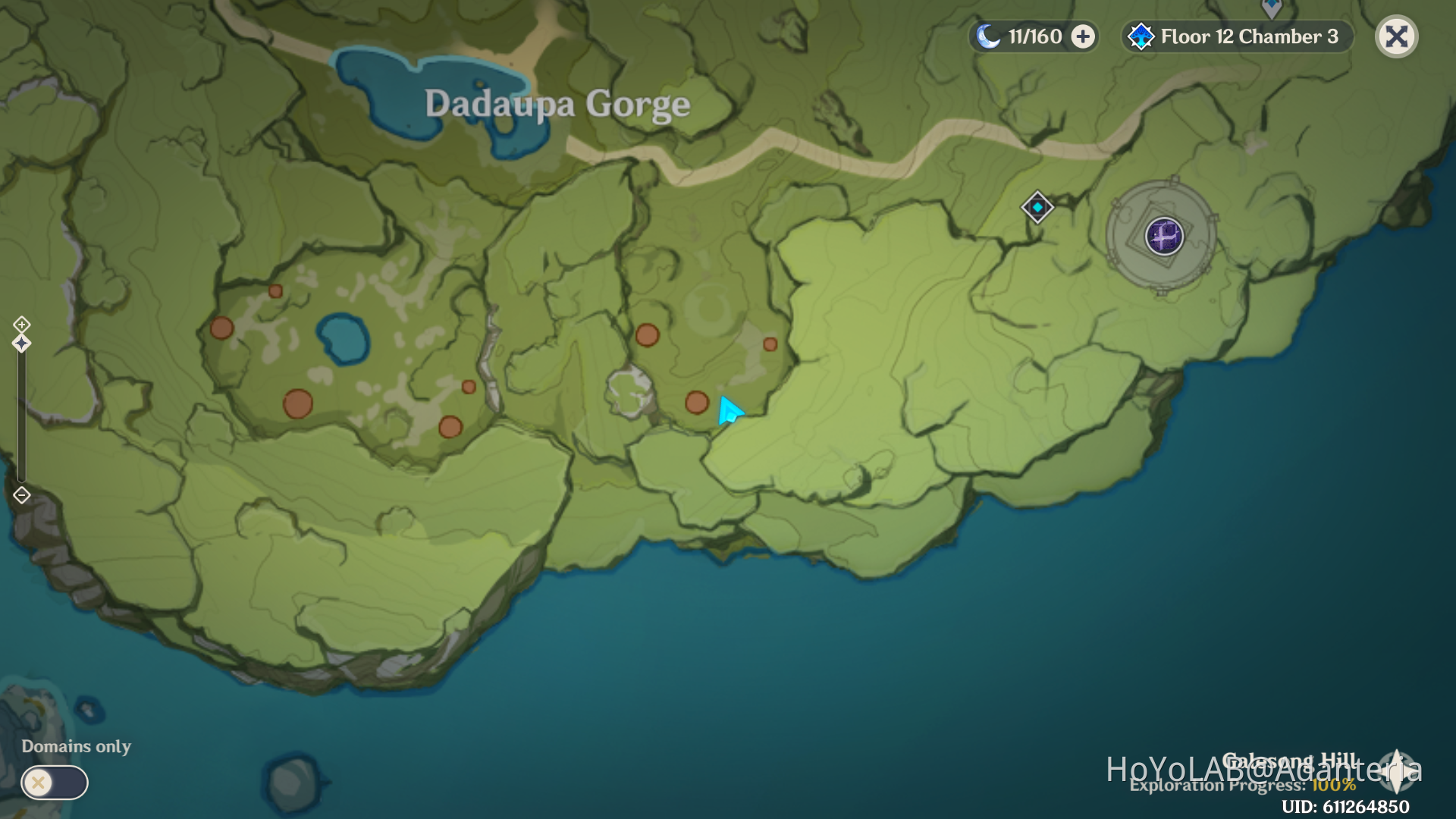This screenshot has width=1456, height=819.
Task: Open the Spiral Abyss domain icon
Action: click(1166, 237)
